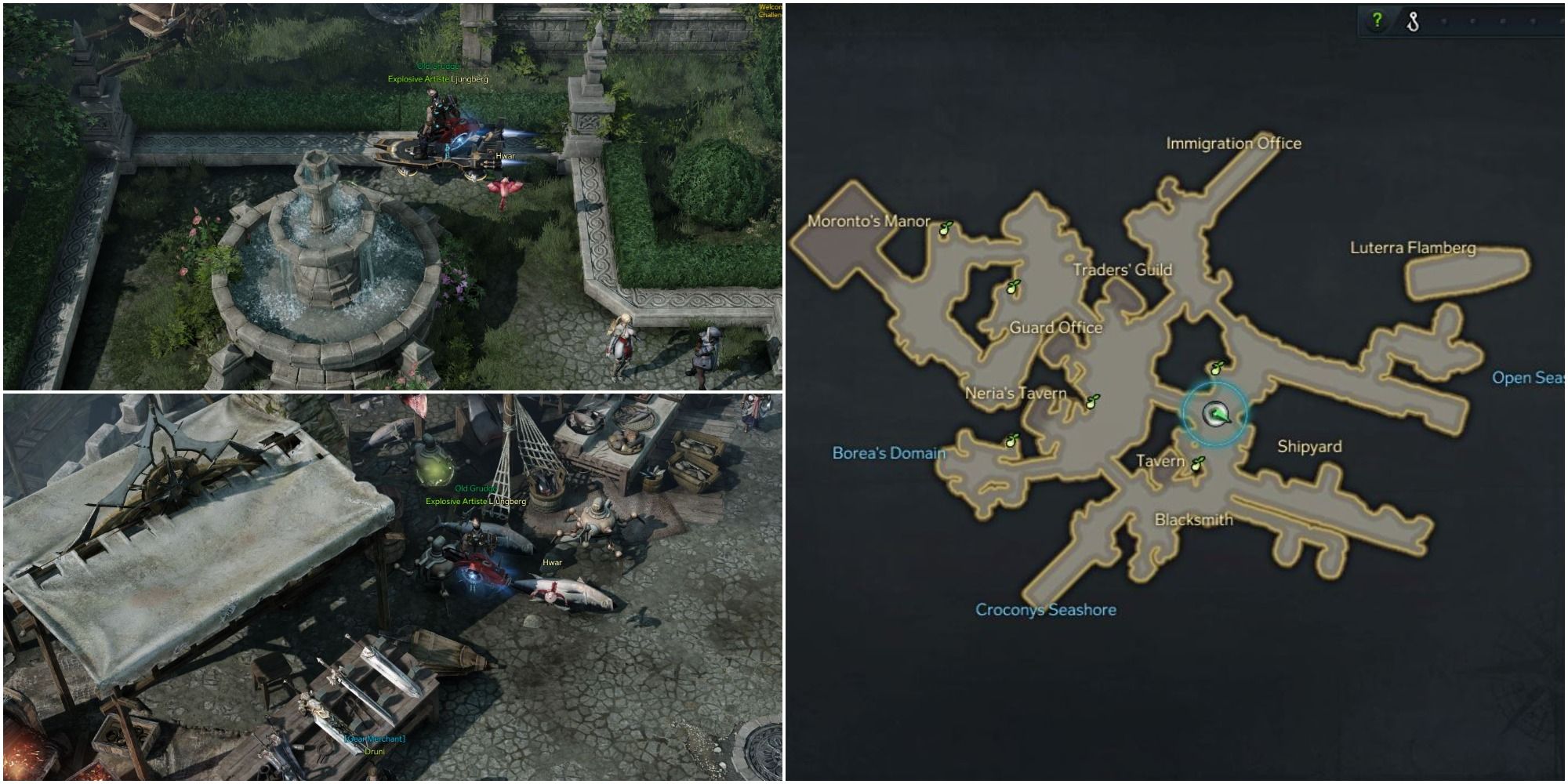Click the sprout marker near Neria's Tavern
Screen dimensions: 1568x784
click(x=1092, y=401)
